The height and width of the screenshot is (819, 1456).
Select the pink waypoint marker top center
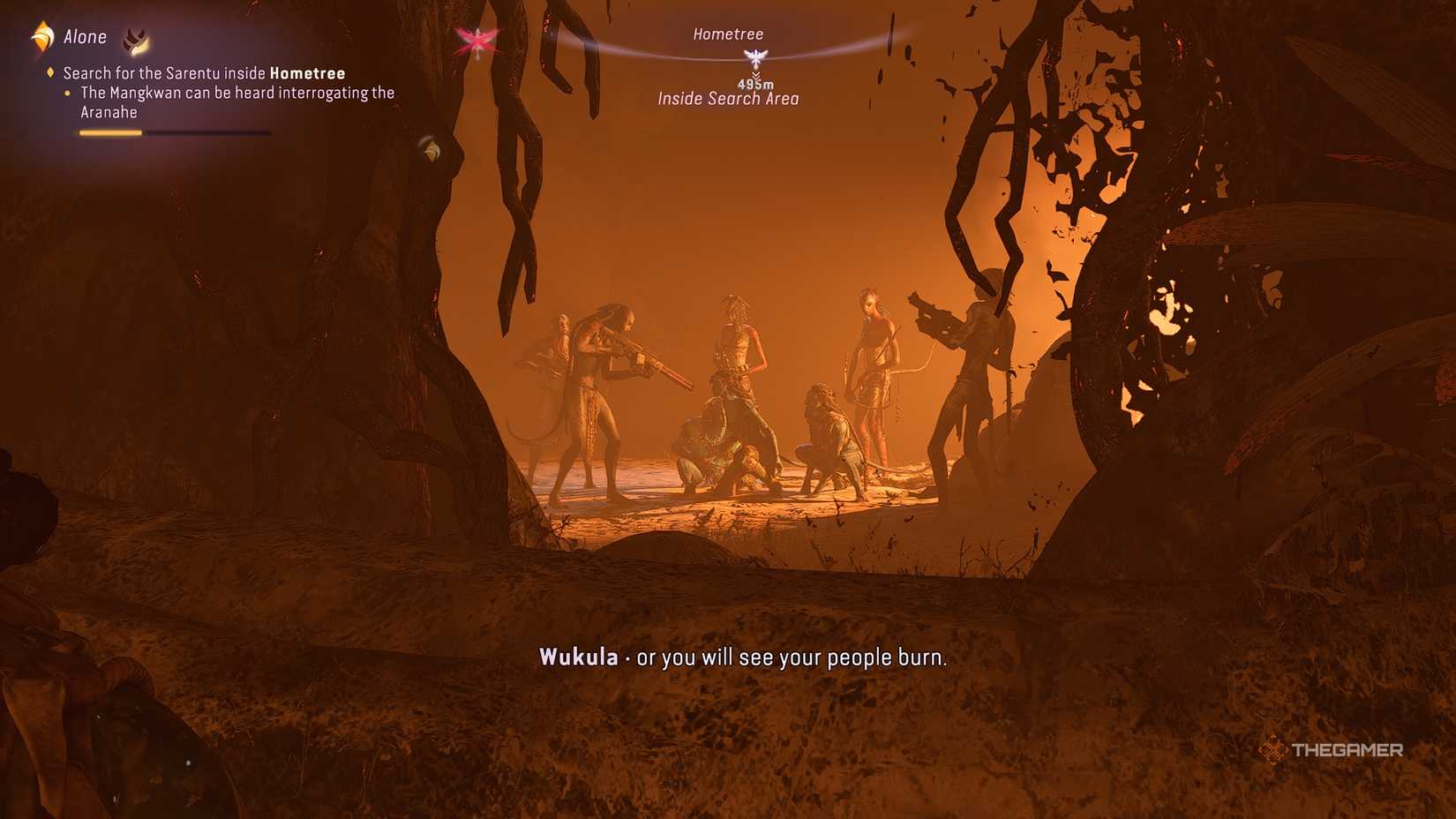477,40
